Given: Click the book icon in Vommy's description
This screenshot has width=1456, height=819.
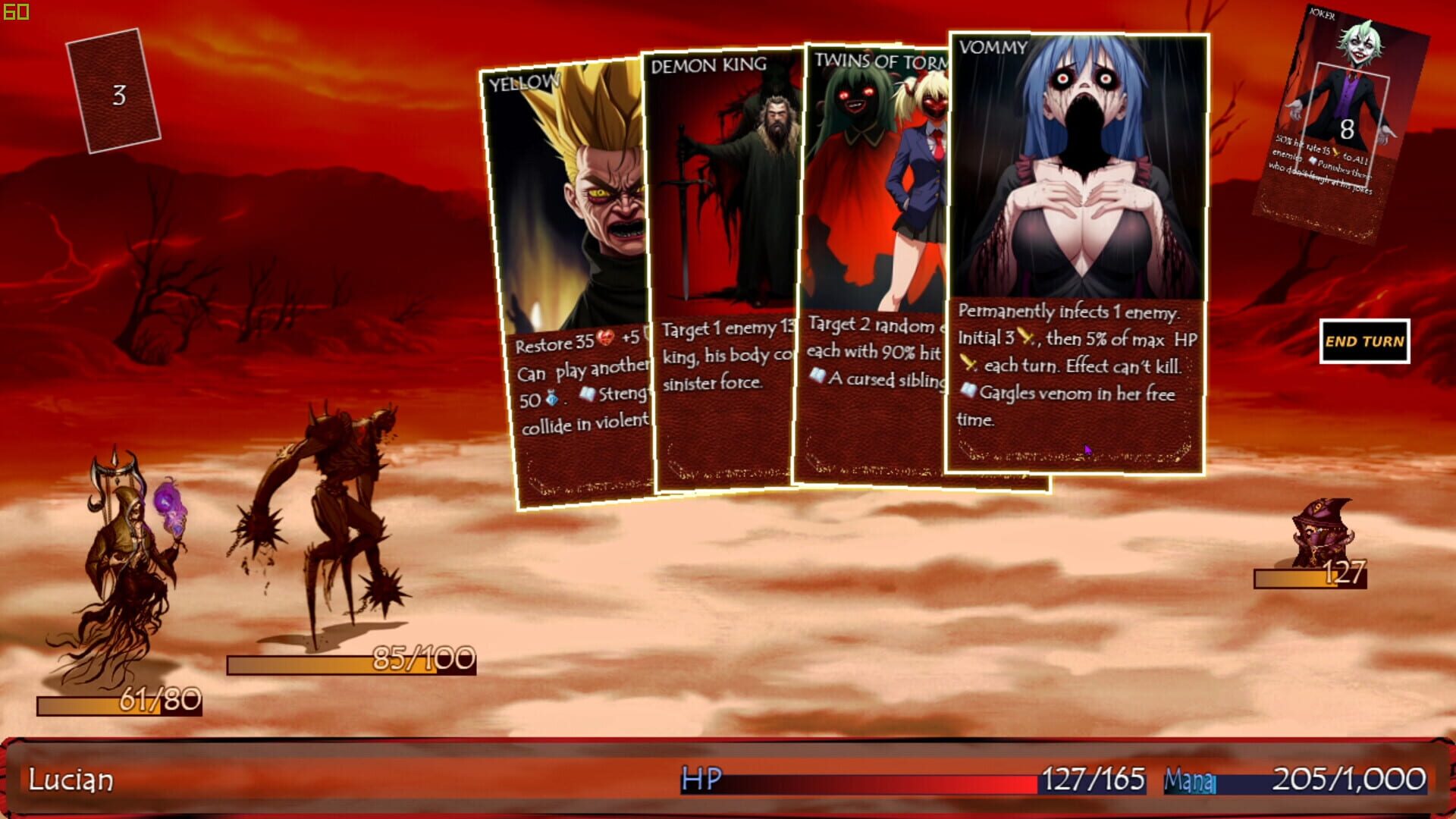Looking at the screenshot, I should (969, 391).
